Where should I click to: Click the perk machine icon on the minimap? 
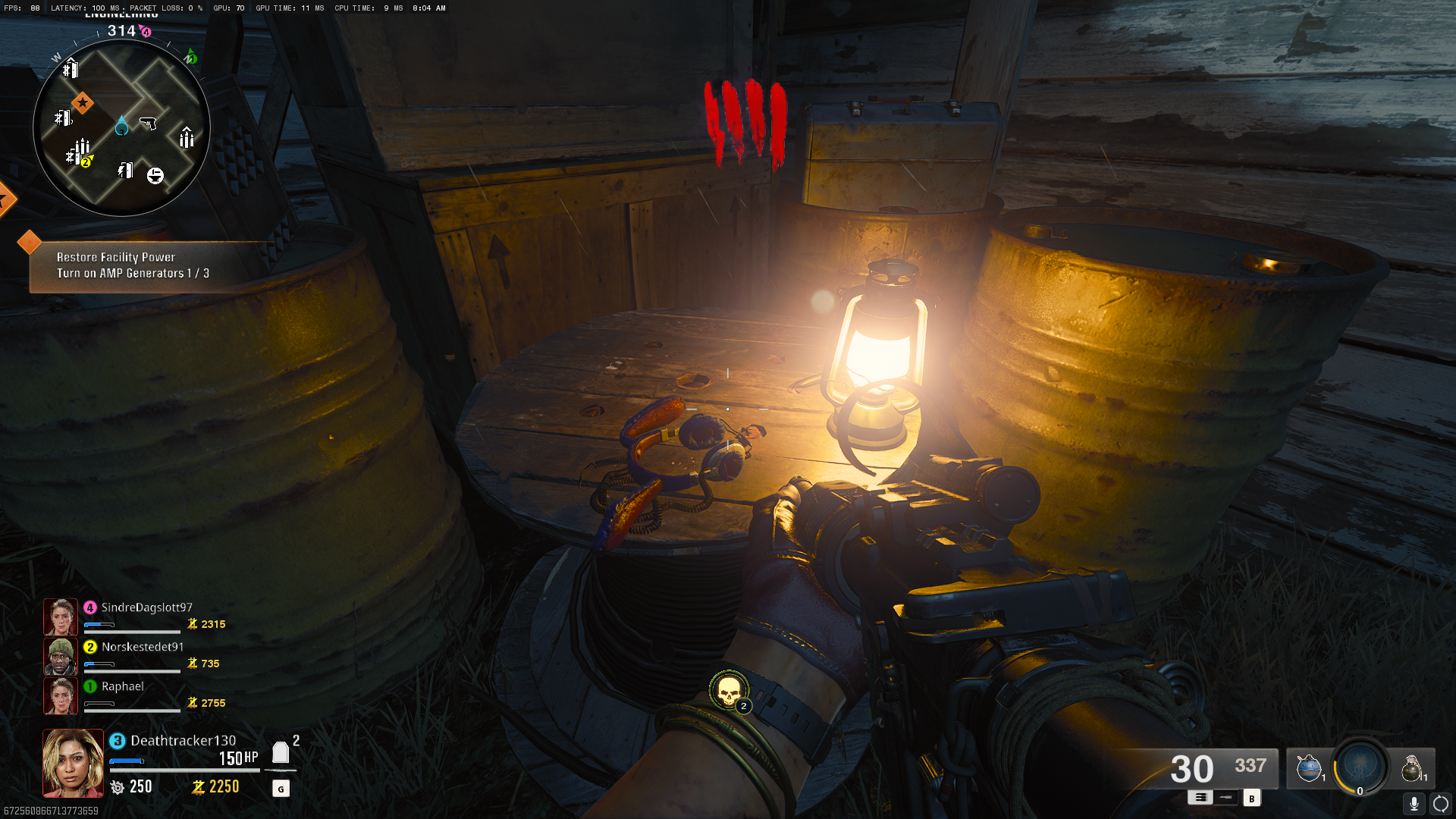point(155,175)
